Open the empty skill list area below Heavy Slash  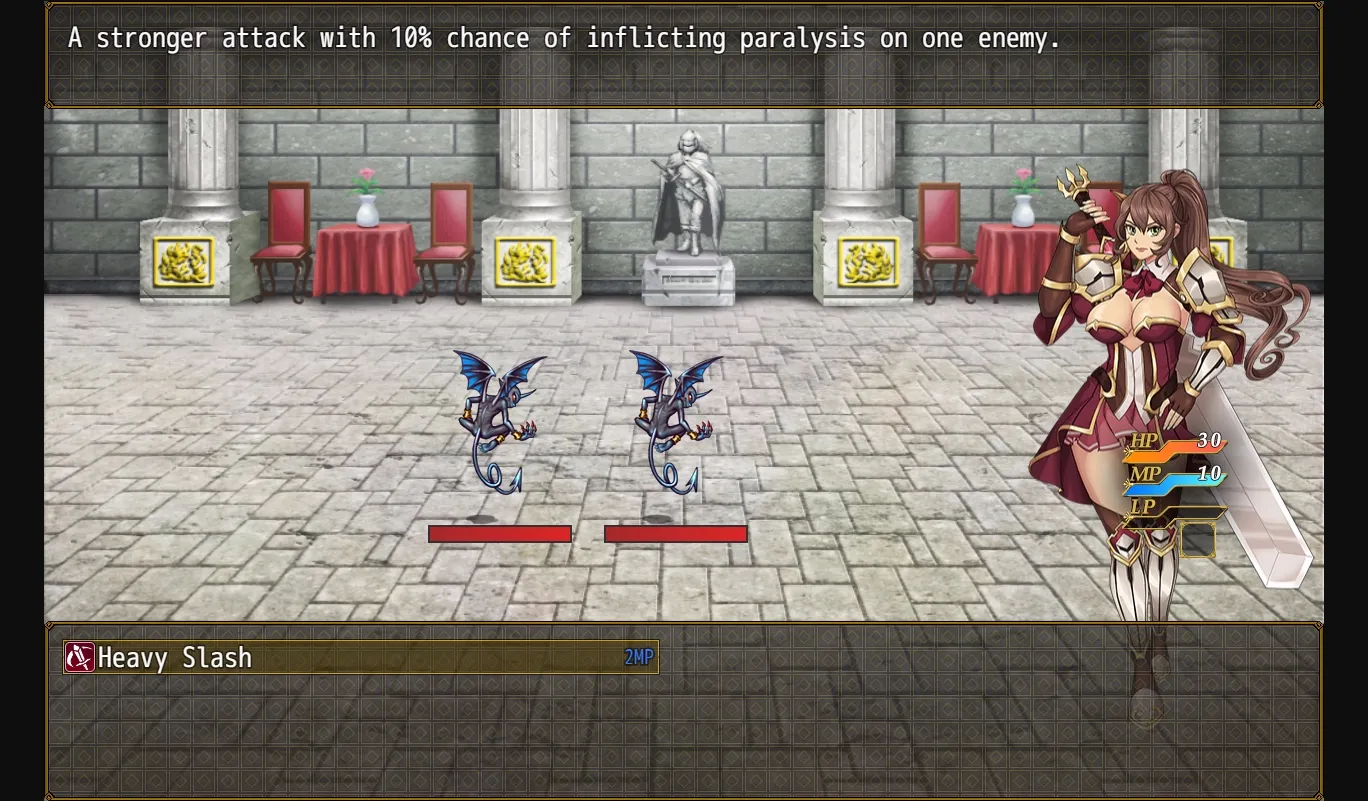point(360,720)
